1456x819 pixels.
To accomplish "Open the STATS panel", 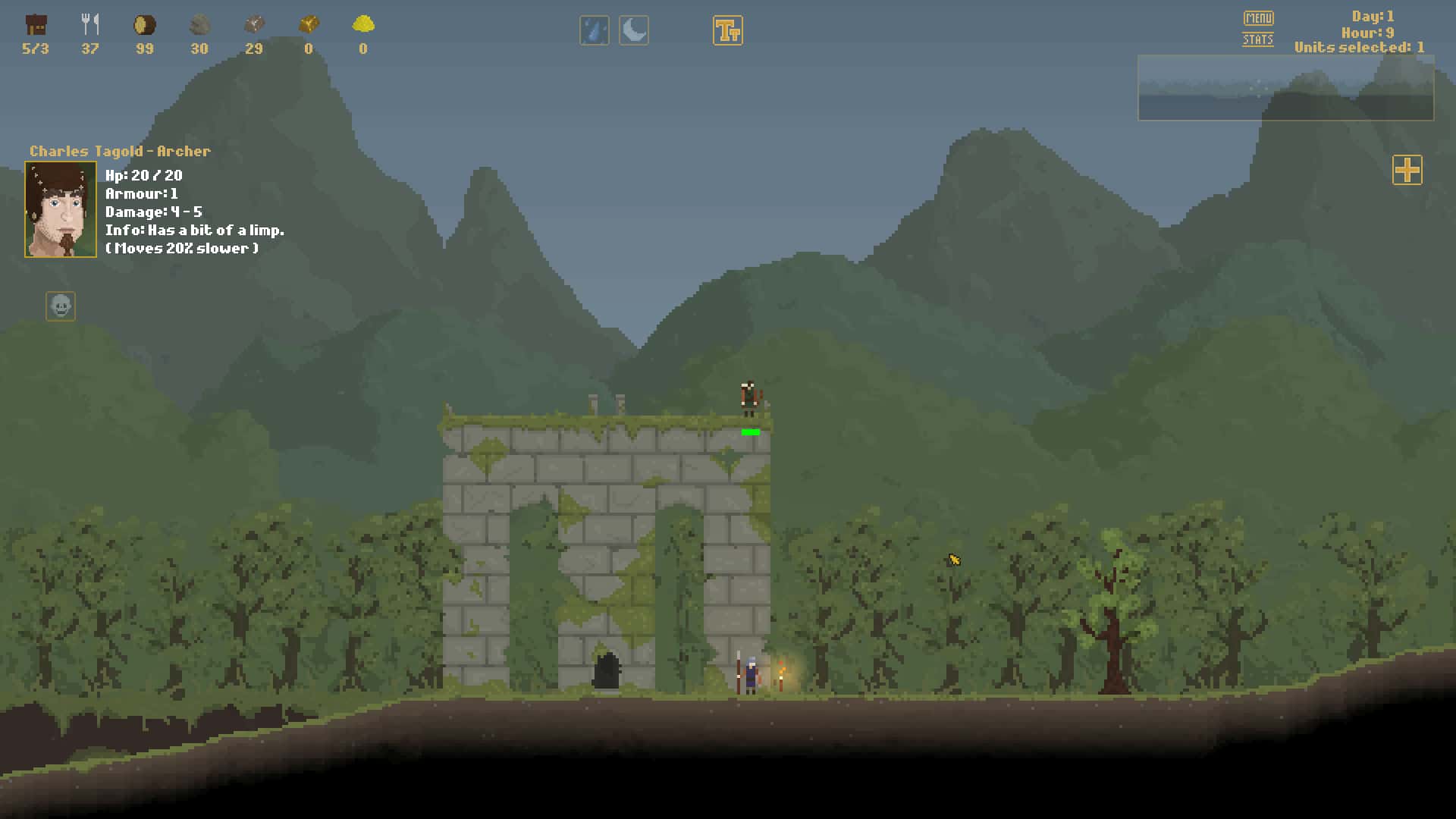I will [x=1257, y=39].
